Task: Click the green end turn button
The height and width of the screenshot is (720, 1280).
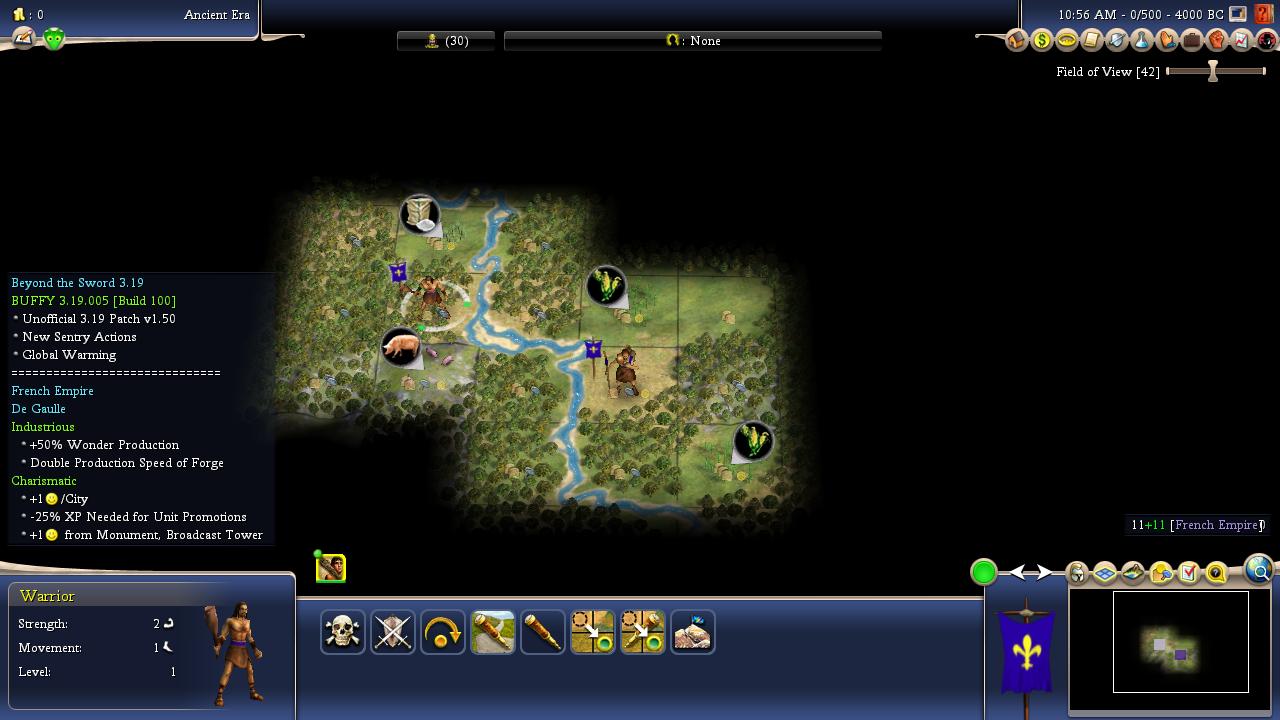Action: [x=984, y=572]
